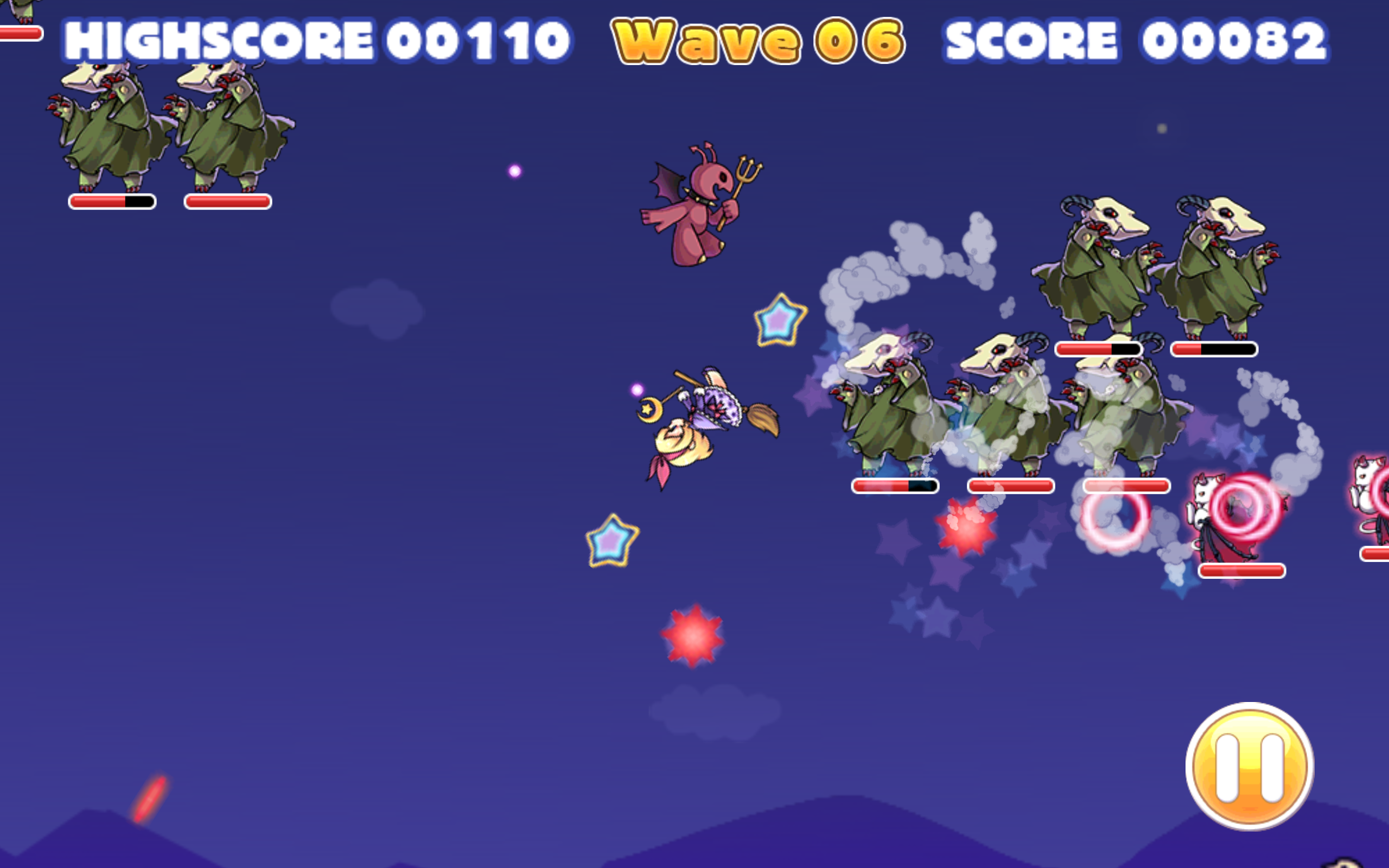Click the SCORE 00082 label
The width and height of the screenshot is (1389, 868).
pyautogui.click(x=1142, y=39)
